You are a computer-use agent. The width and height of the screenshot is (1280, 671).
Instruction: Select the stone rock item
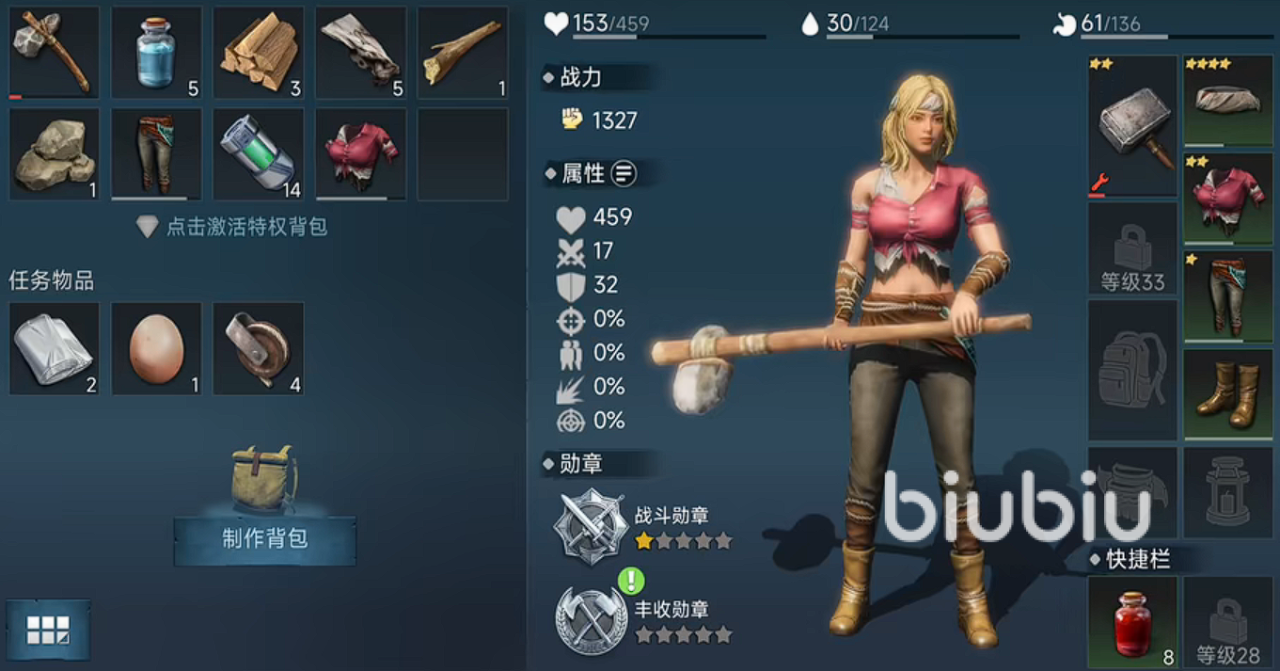[54, 154]
